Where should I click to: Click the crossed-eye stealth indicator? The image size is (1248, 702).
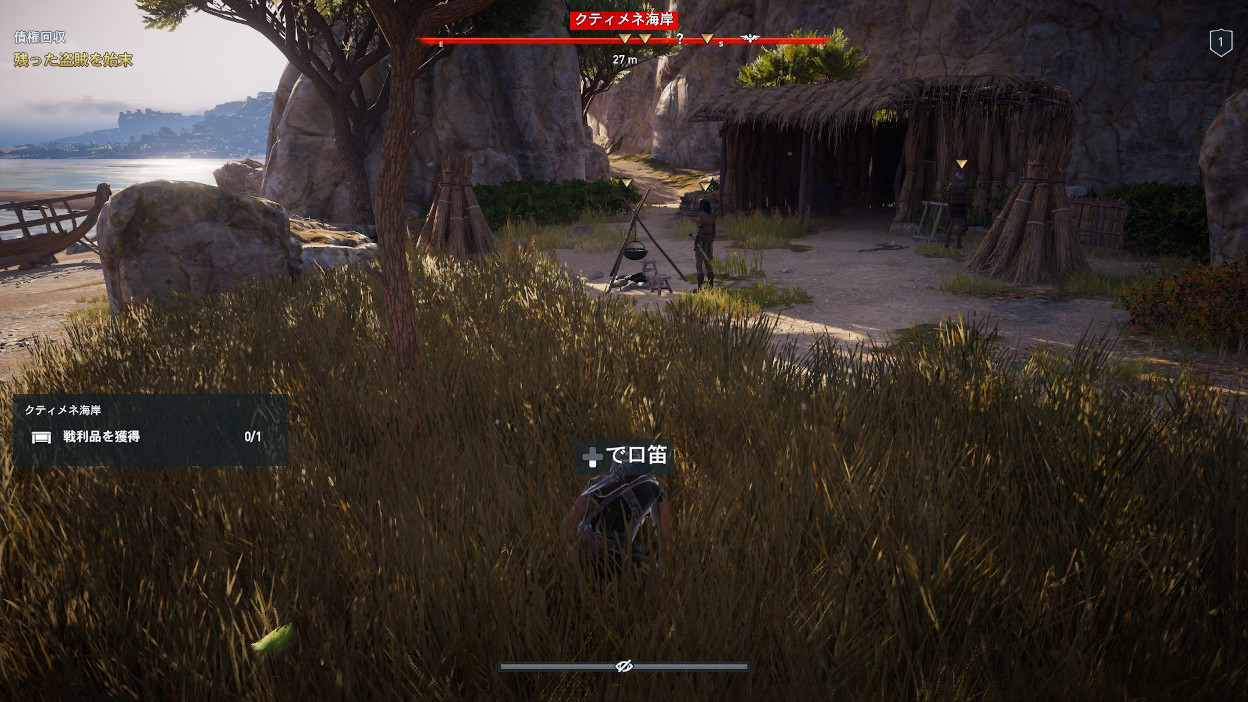coord(625,666)
